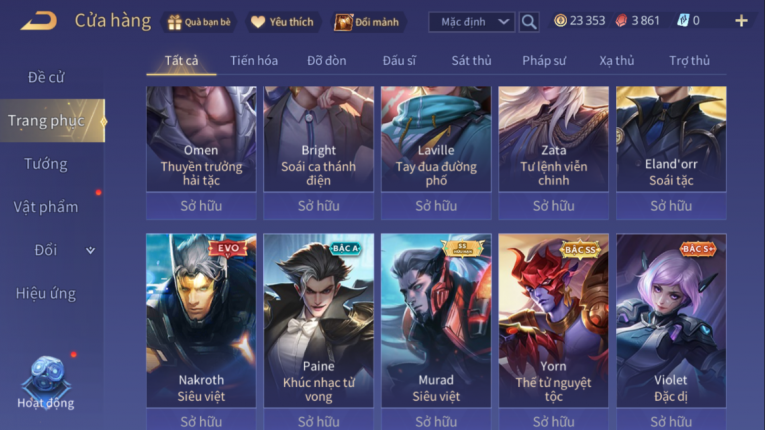Select the Violet Đặc dị skin card

[671, 320]
